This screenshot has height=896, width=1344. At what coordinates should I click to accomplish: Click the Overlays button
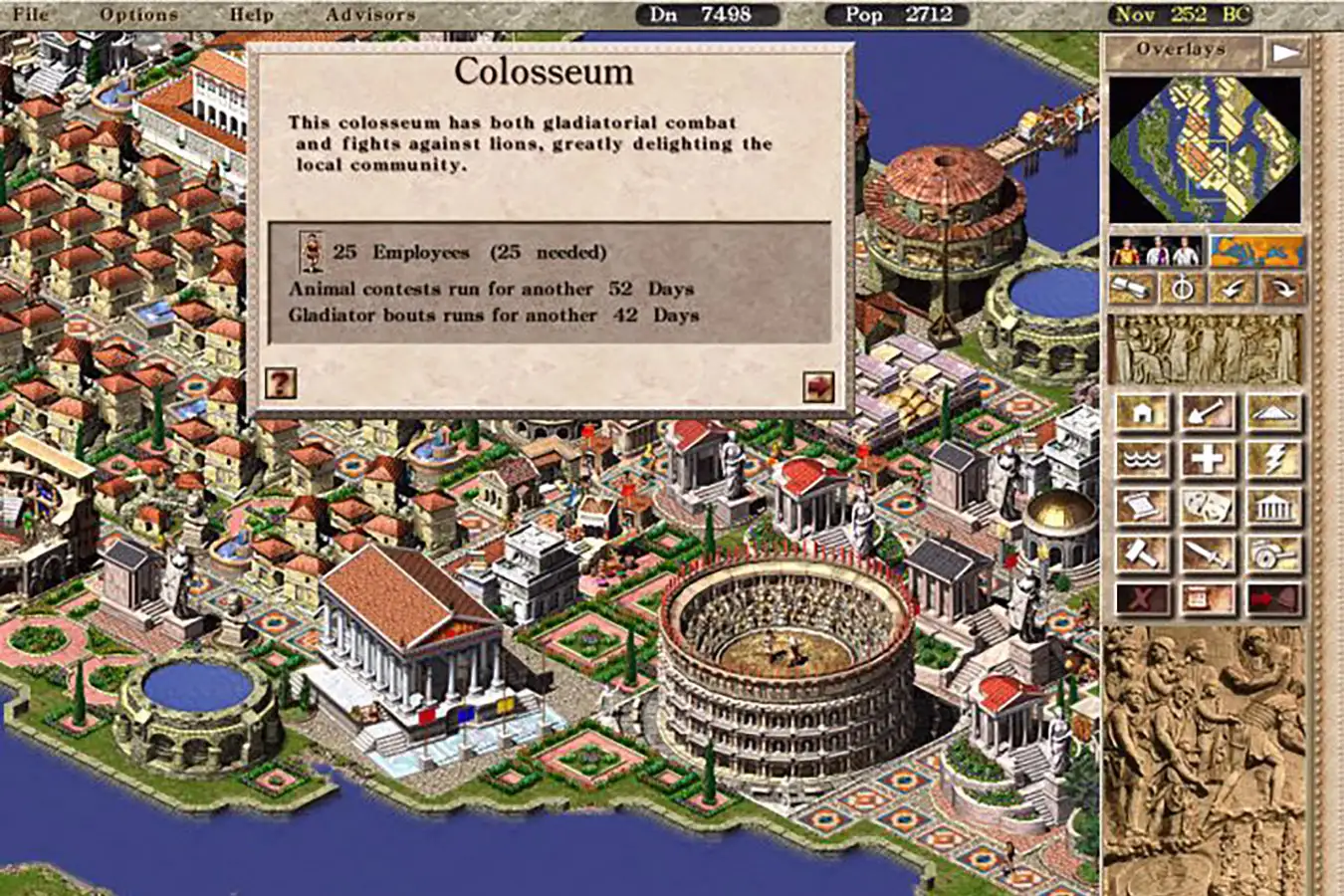pos(1182,50)
